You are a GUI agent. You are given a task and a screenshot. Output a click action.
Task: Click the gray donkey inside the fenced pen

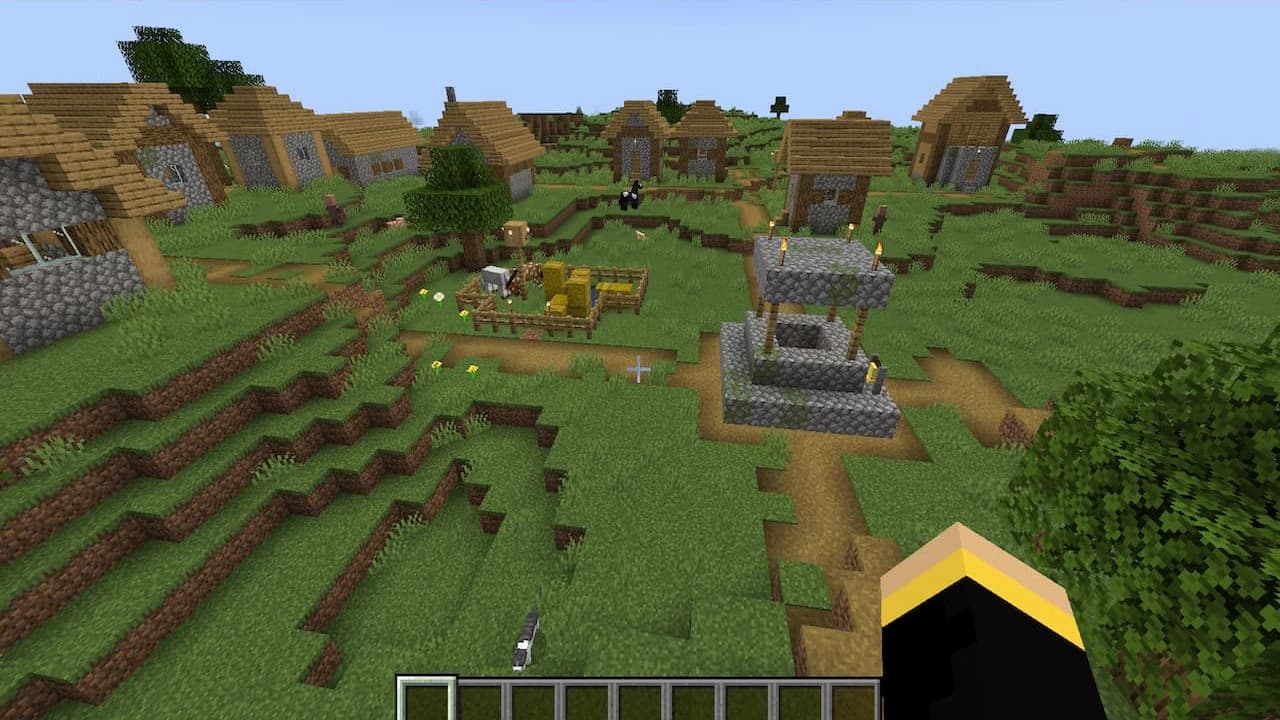pyautogui.click(x=495, y=280)
